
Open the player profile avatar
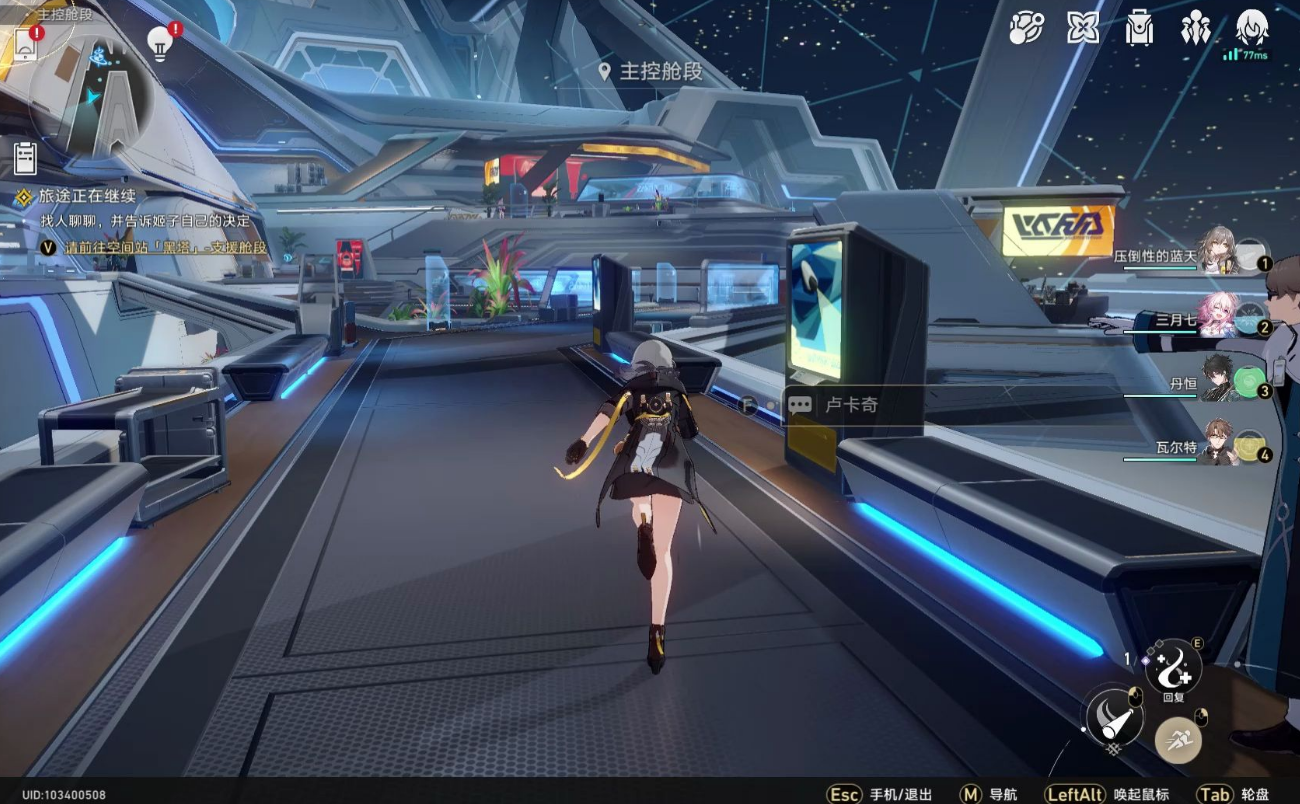[1252, 28]
